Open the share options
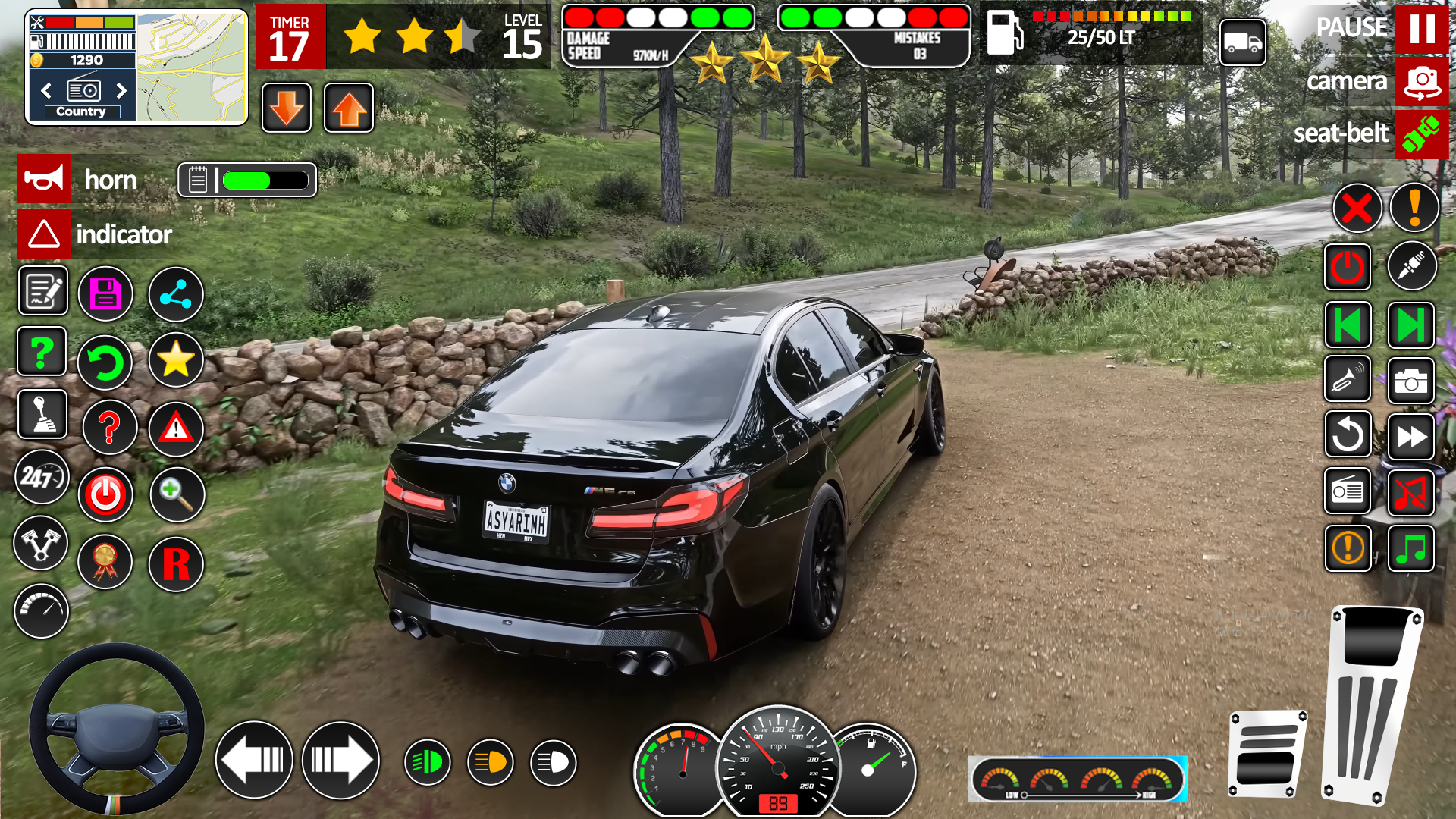 176,293
